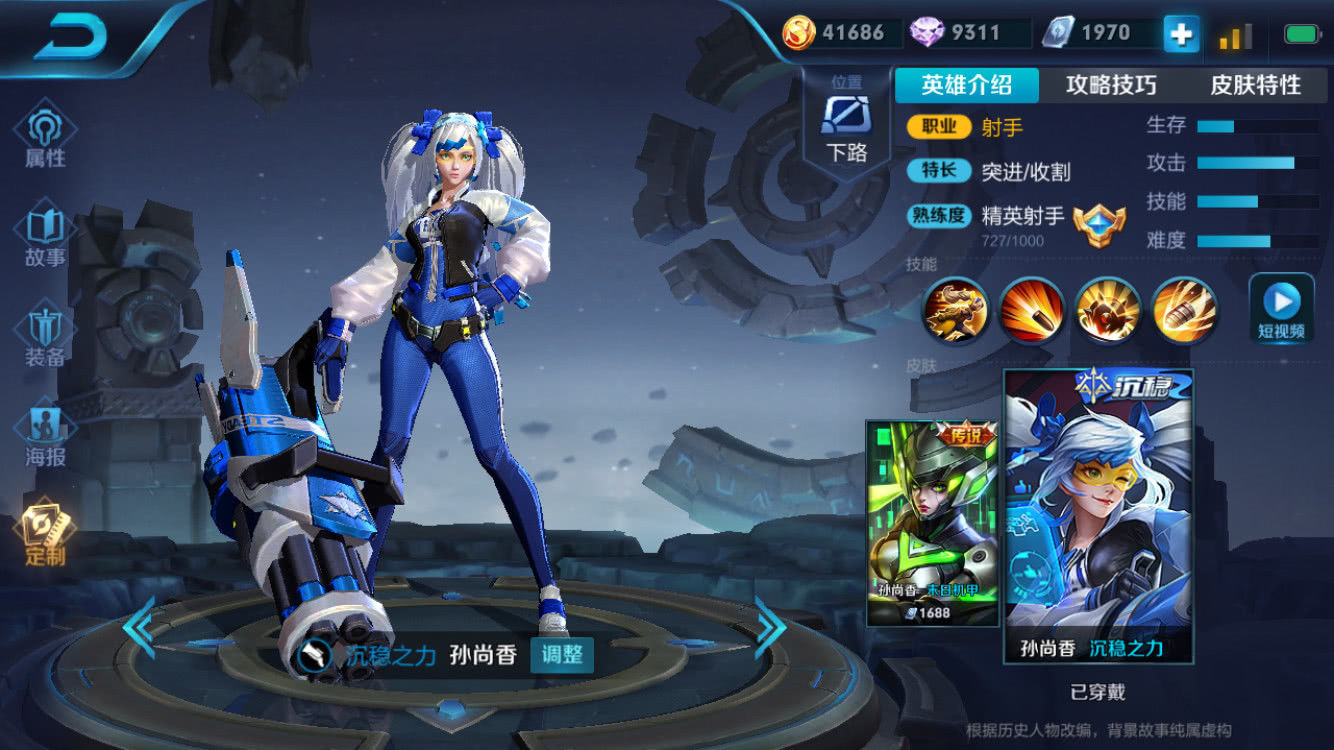Switch to the 皮肤特性 tab
The image size is (1334, 750).
1256,86
